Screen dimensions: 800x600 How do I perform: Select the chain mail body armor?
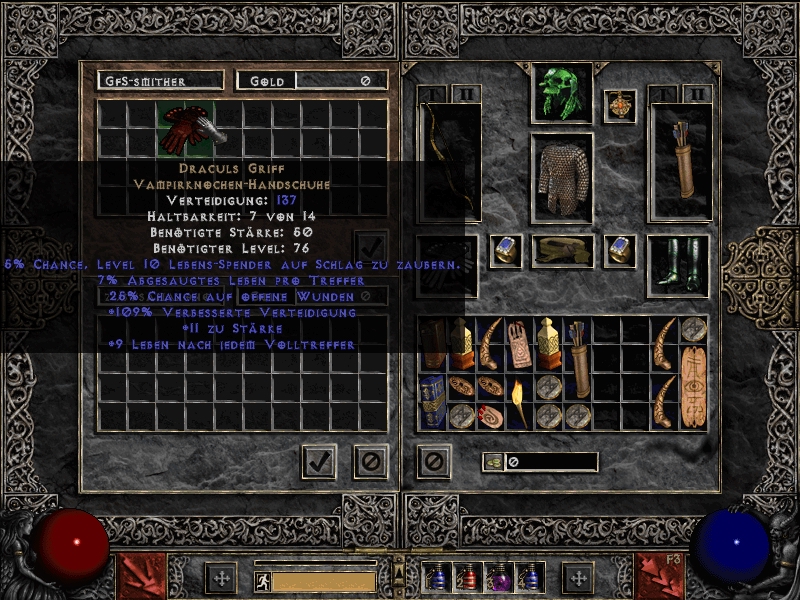click(562, 177)
